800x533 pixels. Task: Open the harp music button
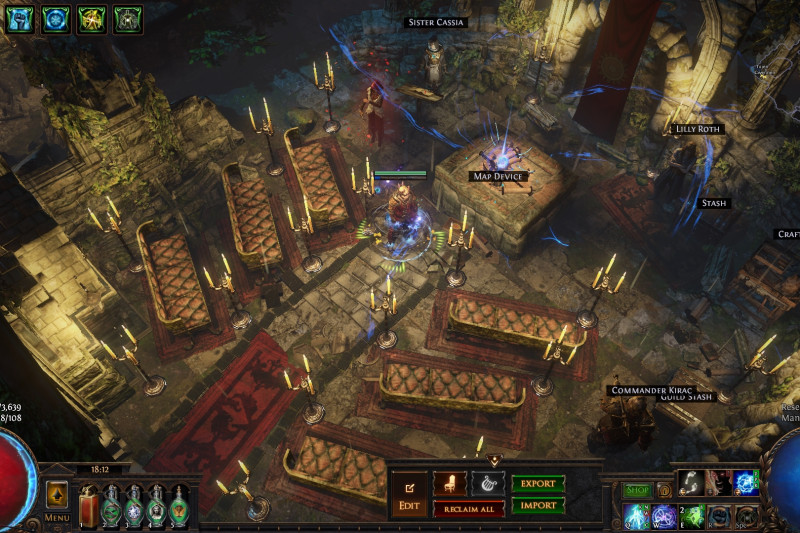pos(488,485)
